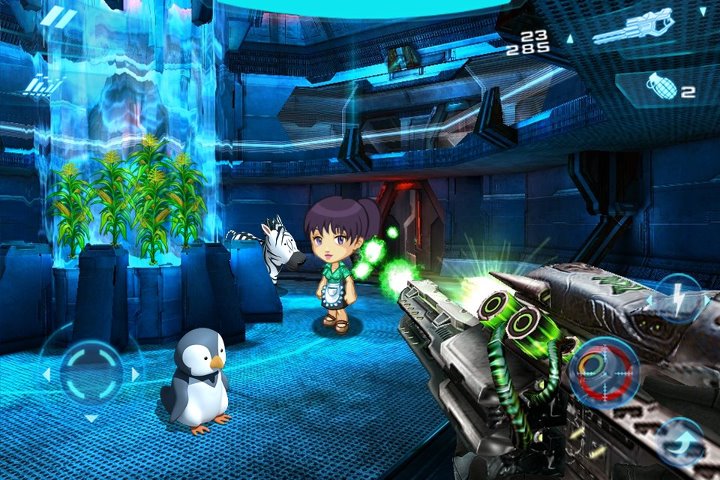
Task: Fire the weapon with the red crosshair button
Action: [x=603, y=368]
